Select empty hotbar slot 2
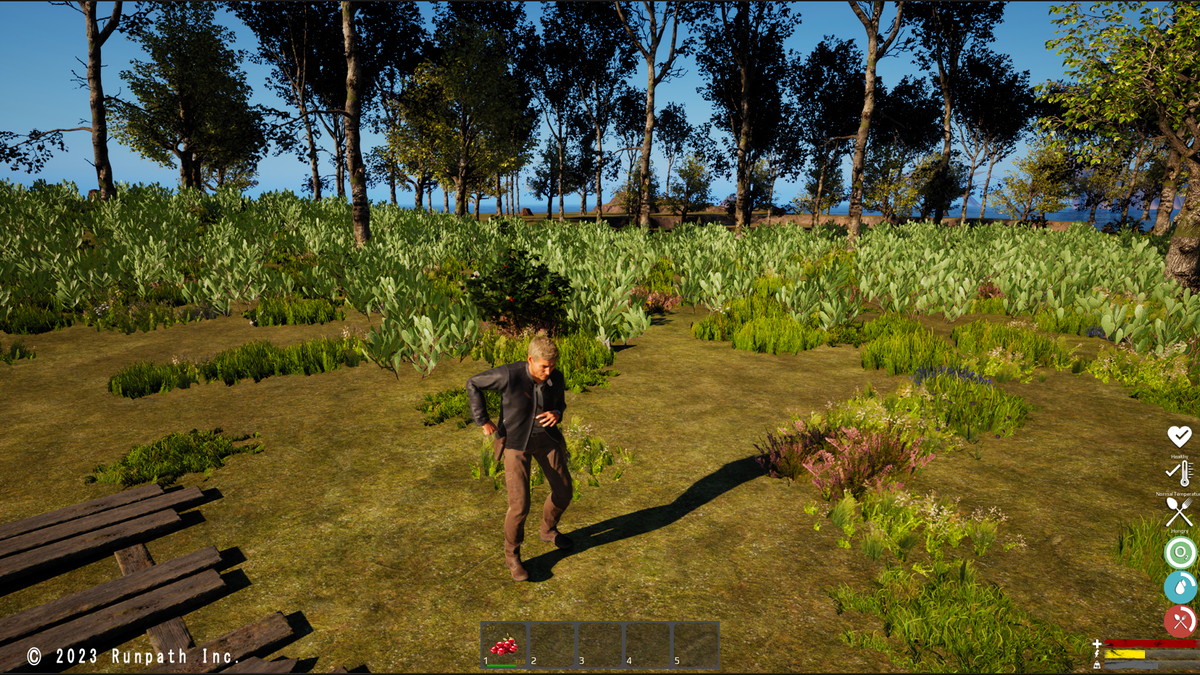This screenshot has width=1200, height=675. pyautogui.click(x=551, y=645)
